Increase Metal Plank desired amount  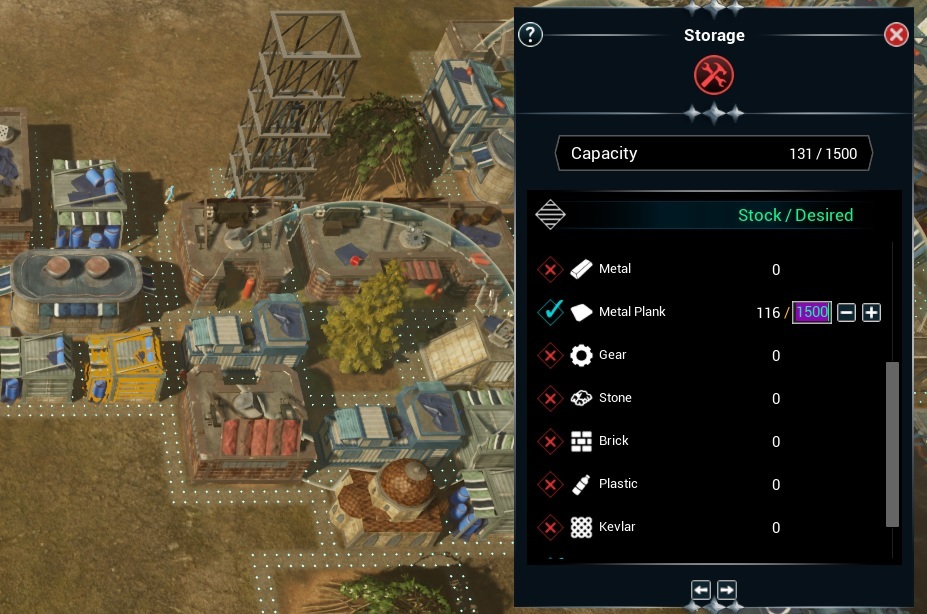point(872,313)
